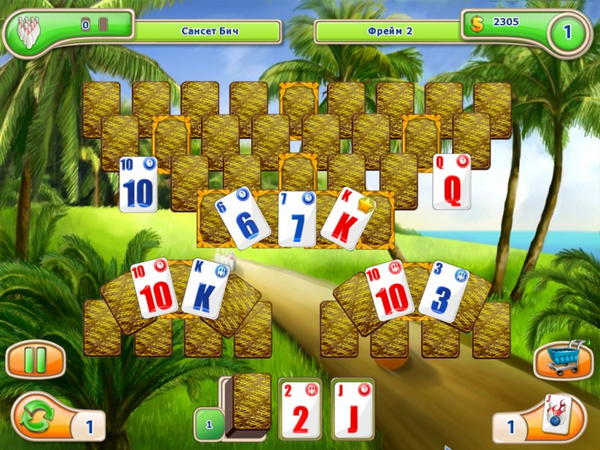Select the blue 6 card
The width and height of the screenshot is (600, 450).
tap(240, 220)
